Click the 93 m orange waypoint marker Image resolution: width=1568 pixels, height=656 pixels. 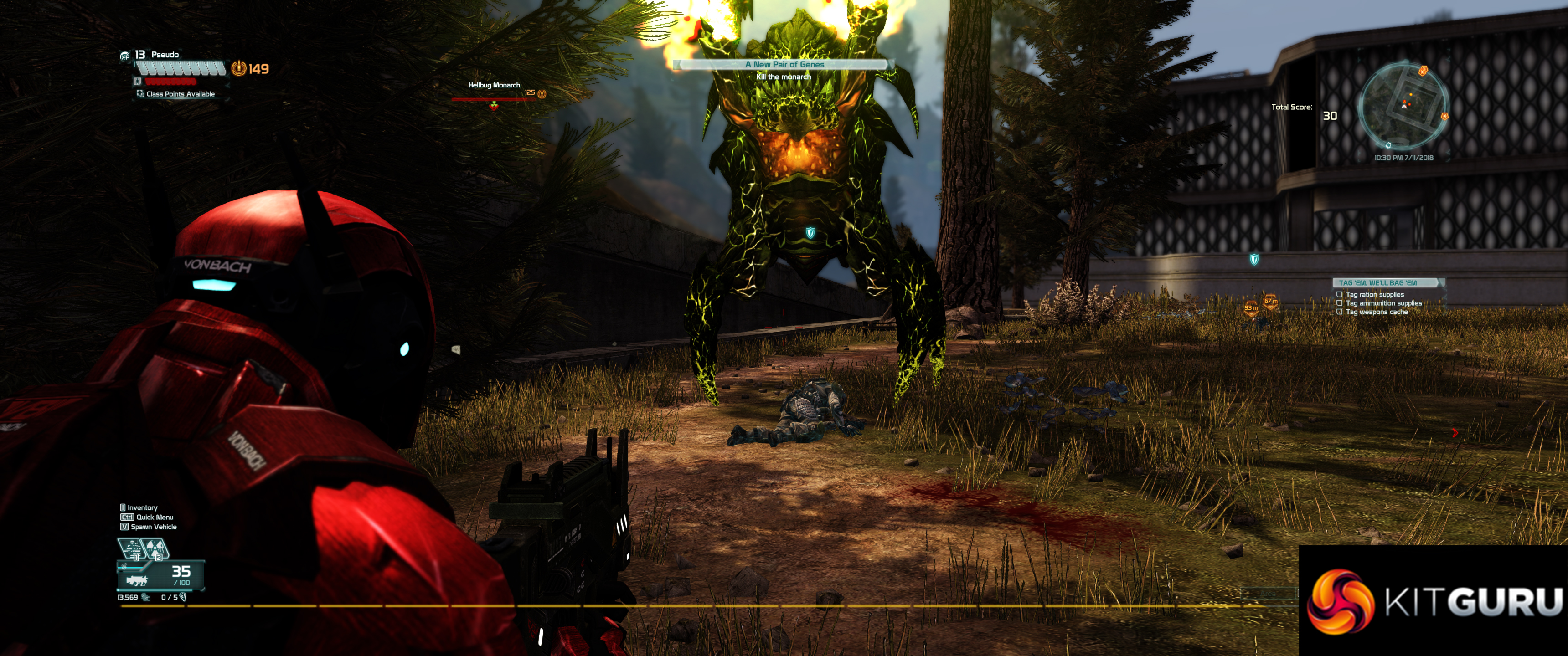(x=1251, y=308)
